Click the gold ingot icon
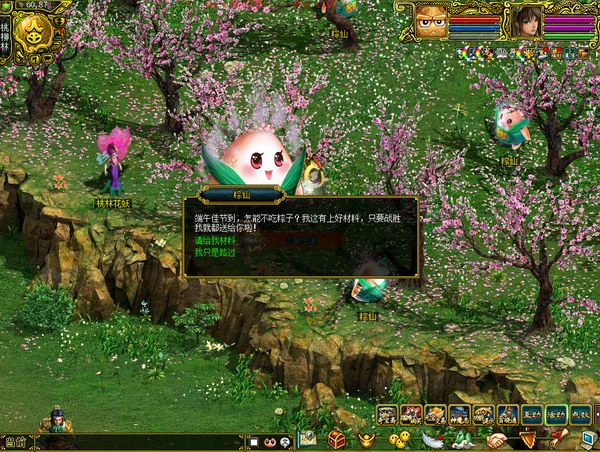Screen dimensions: 600x452 tap(367, 439)
